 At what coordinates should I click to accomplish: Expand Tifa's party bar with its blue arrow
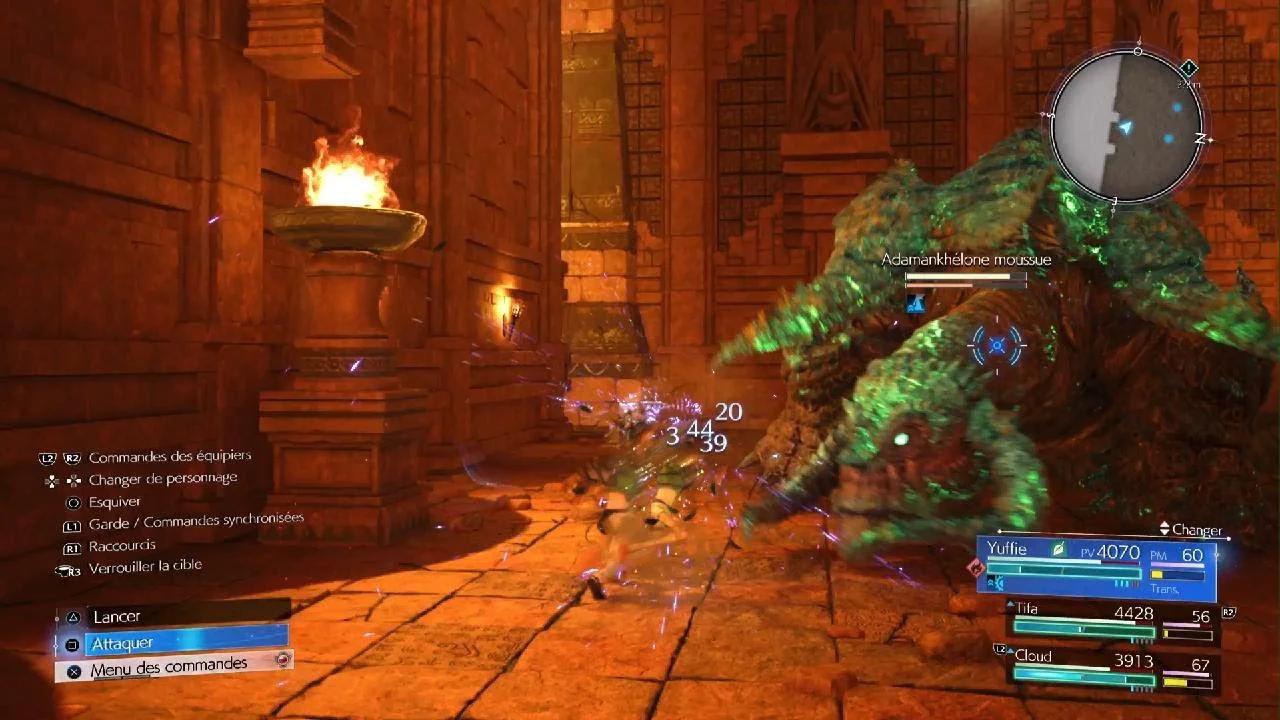click(1009, 605)
